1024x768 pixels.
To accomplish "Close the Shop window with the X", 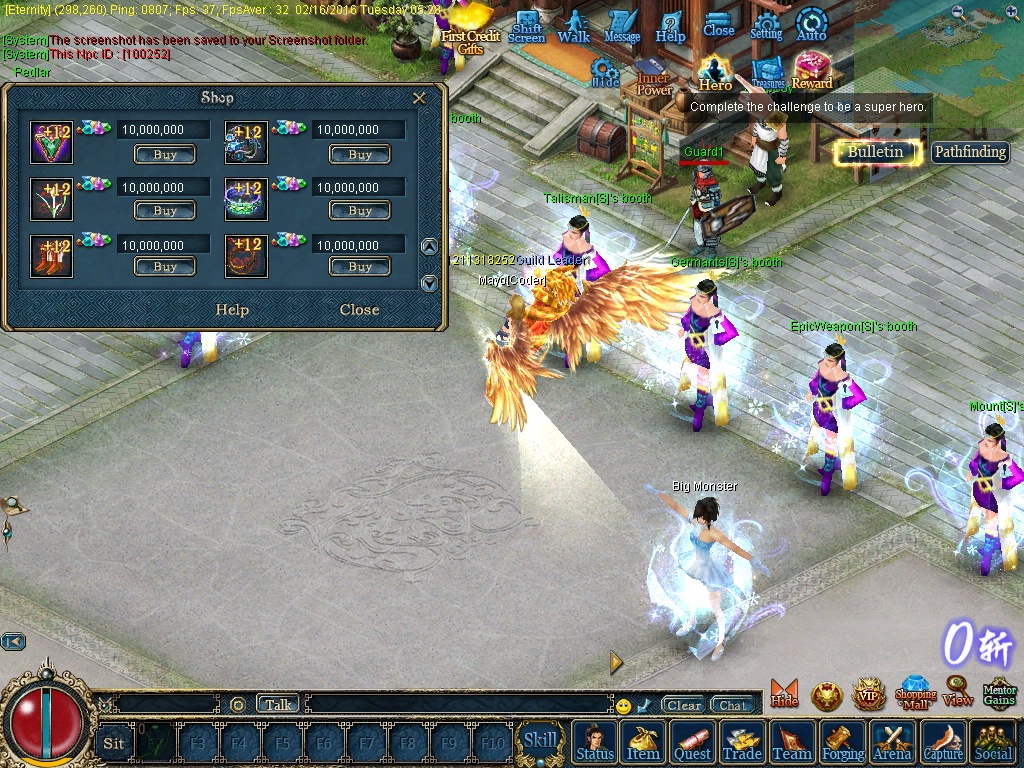I will (x=419, y=98).
